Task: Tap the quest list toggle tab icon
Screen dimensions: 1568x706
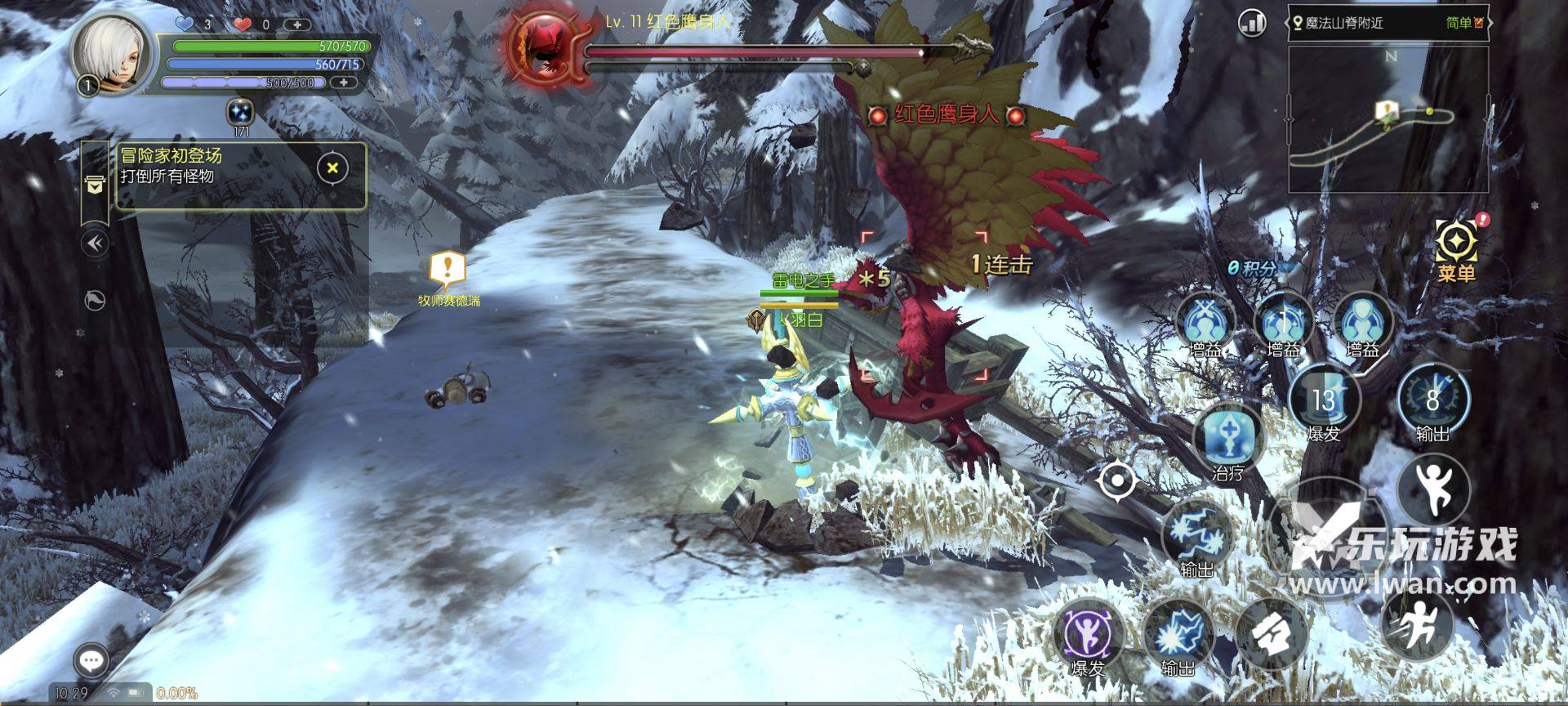Action: (96, 185)
